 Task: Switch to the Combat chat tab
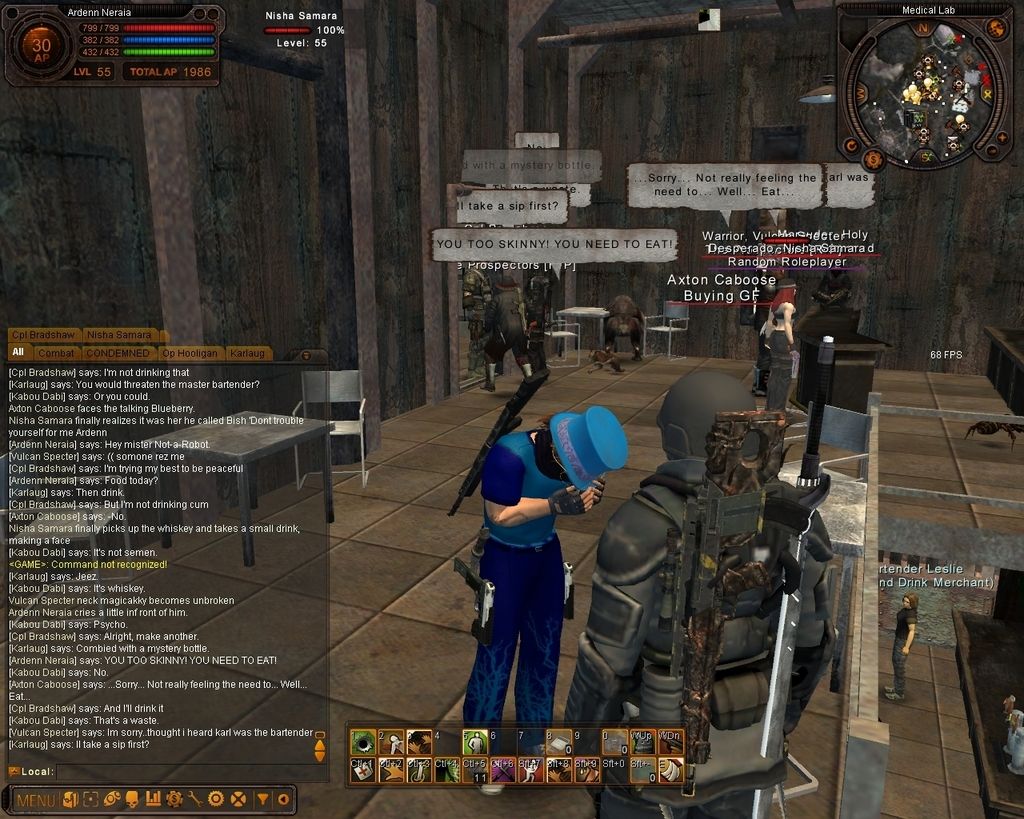coord(56,353)
